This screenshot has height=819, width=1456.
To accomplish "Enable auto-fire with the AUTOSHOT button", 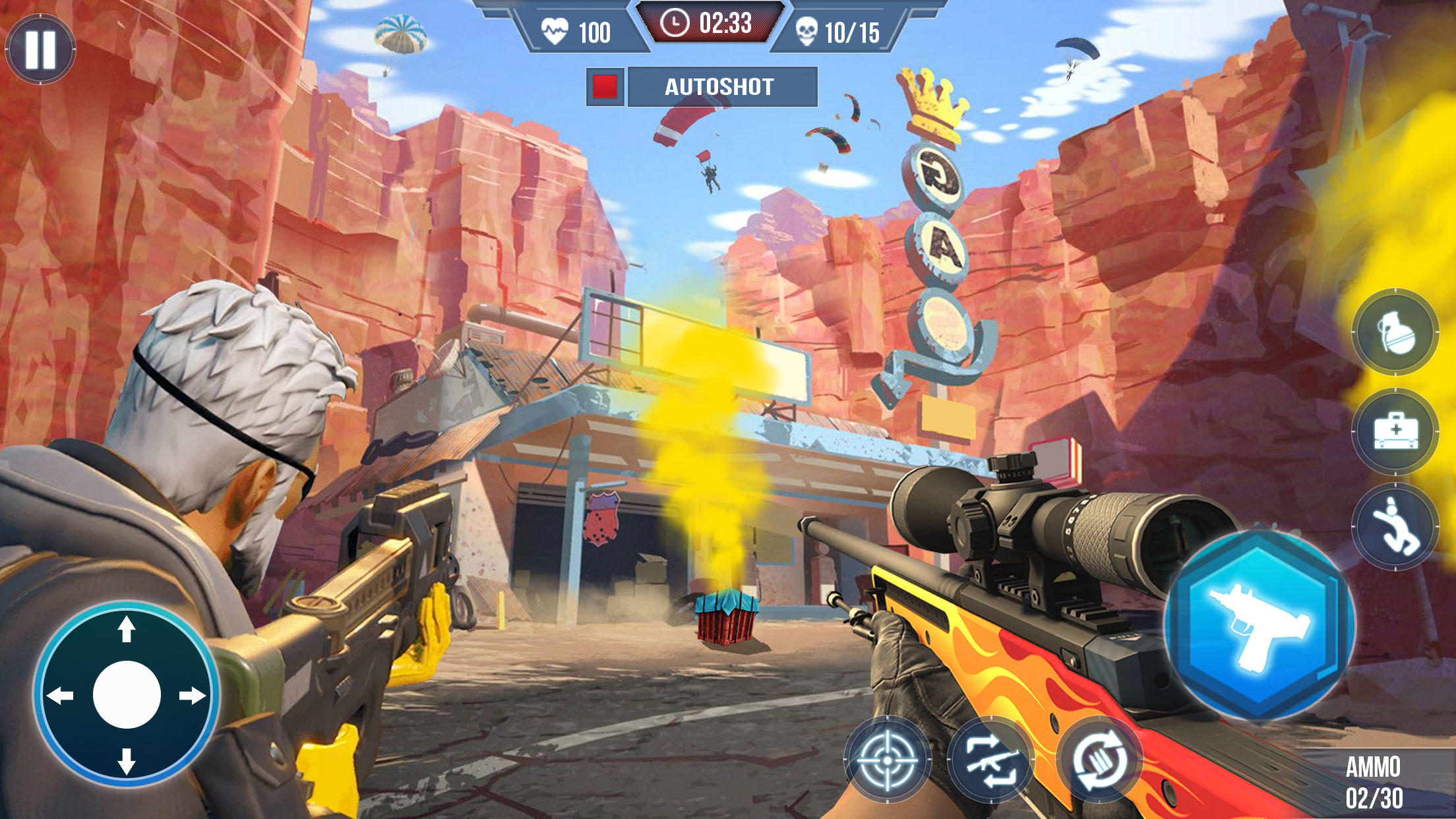I will point(717,86).
